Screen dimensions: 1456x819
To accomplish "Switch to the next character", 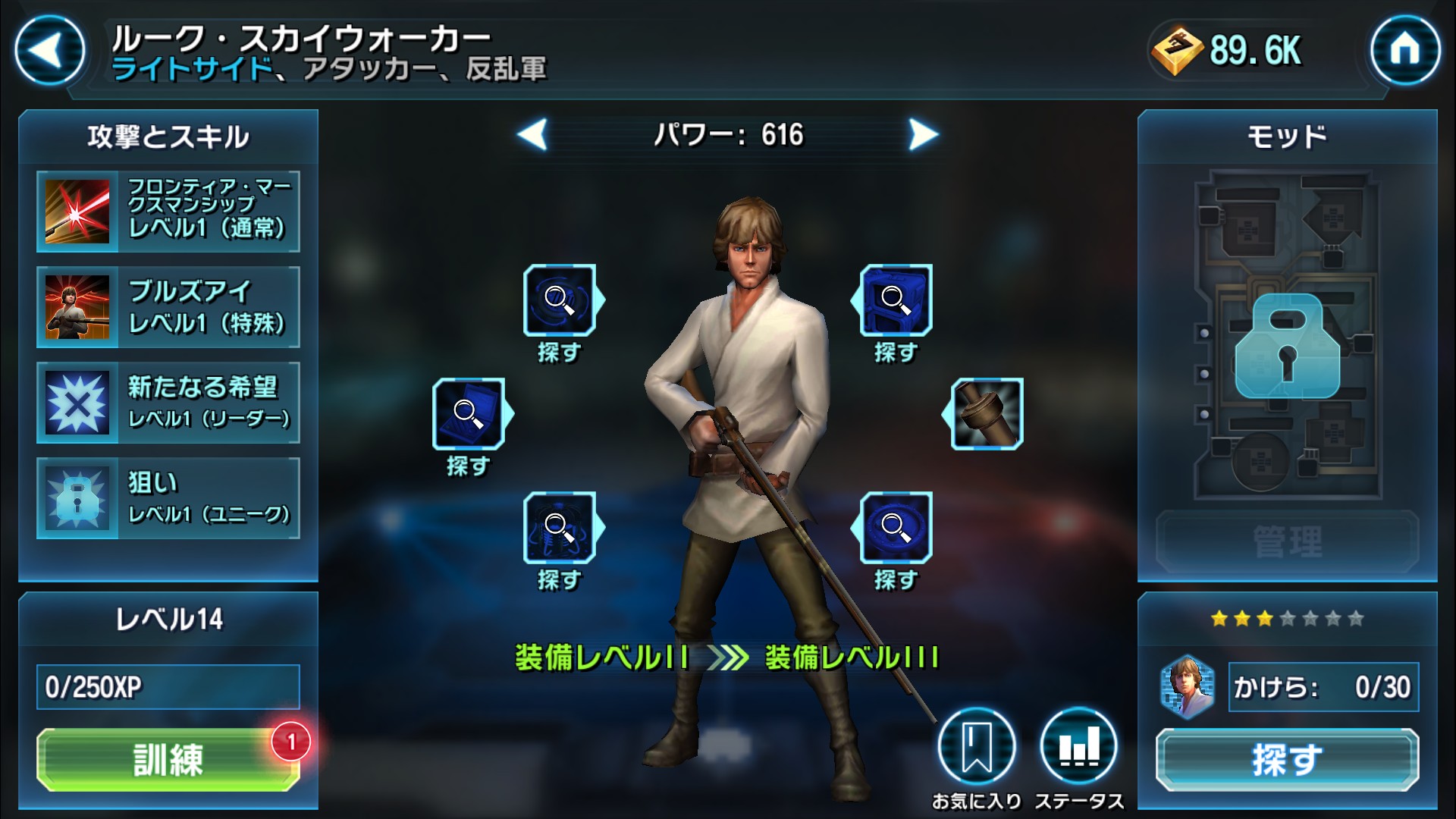I will tap(923, 135).
